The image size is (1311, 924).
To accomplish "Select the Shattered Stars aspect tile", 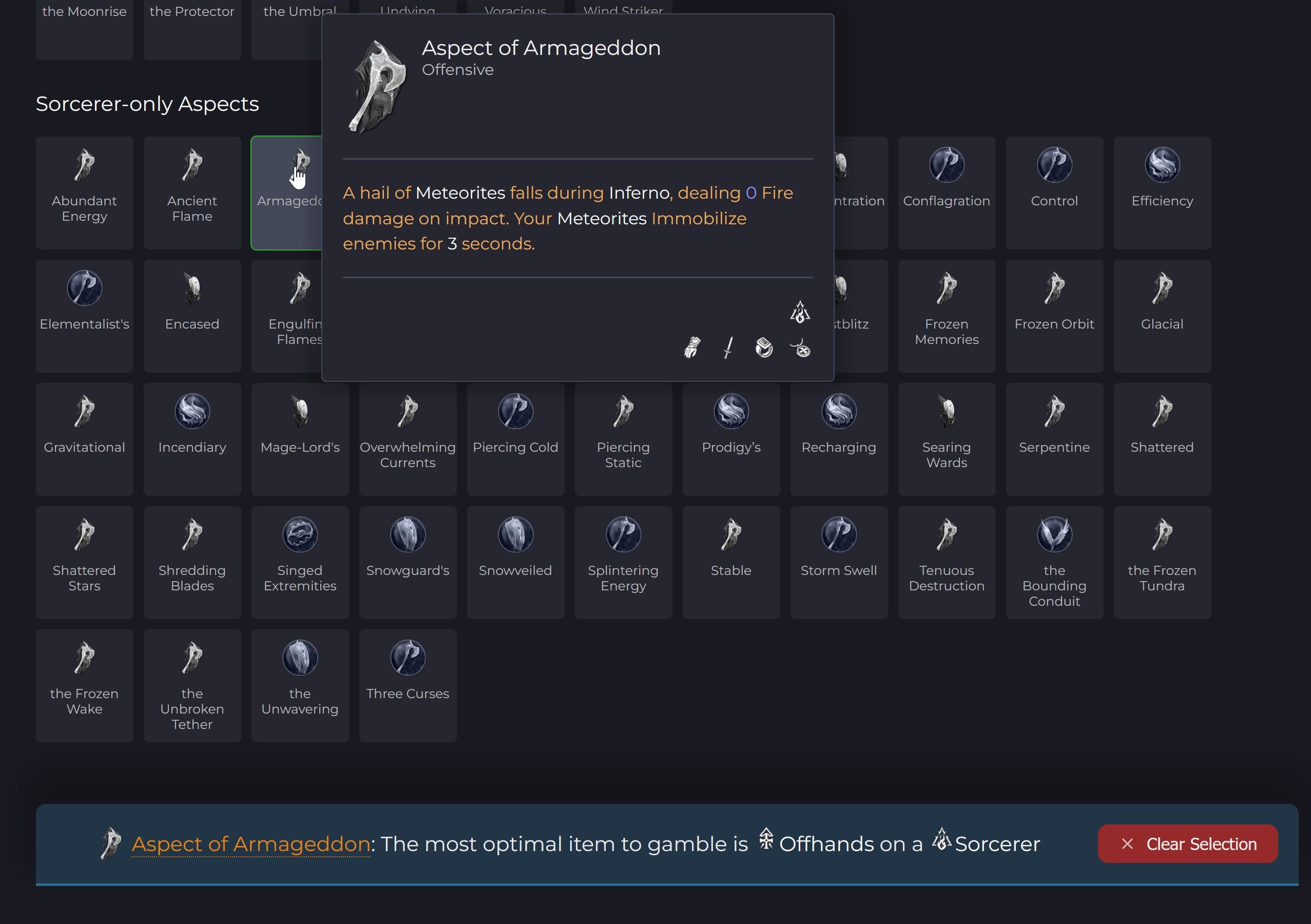I will 84,562.
